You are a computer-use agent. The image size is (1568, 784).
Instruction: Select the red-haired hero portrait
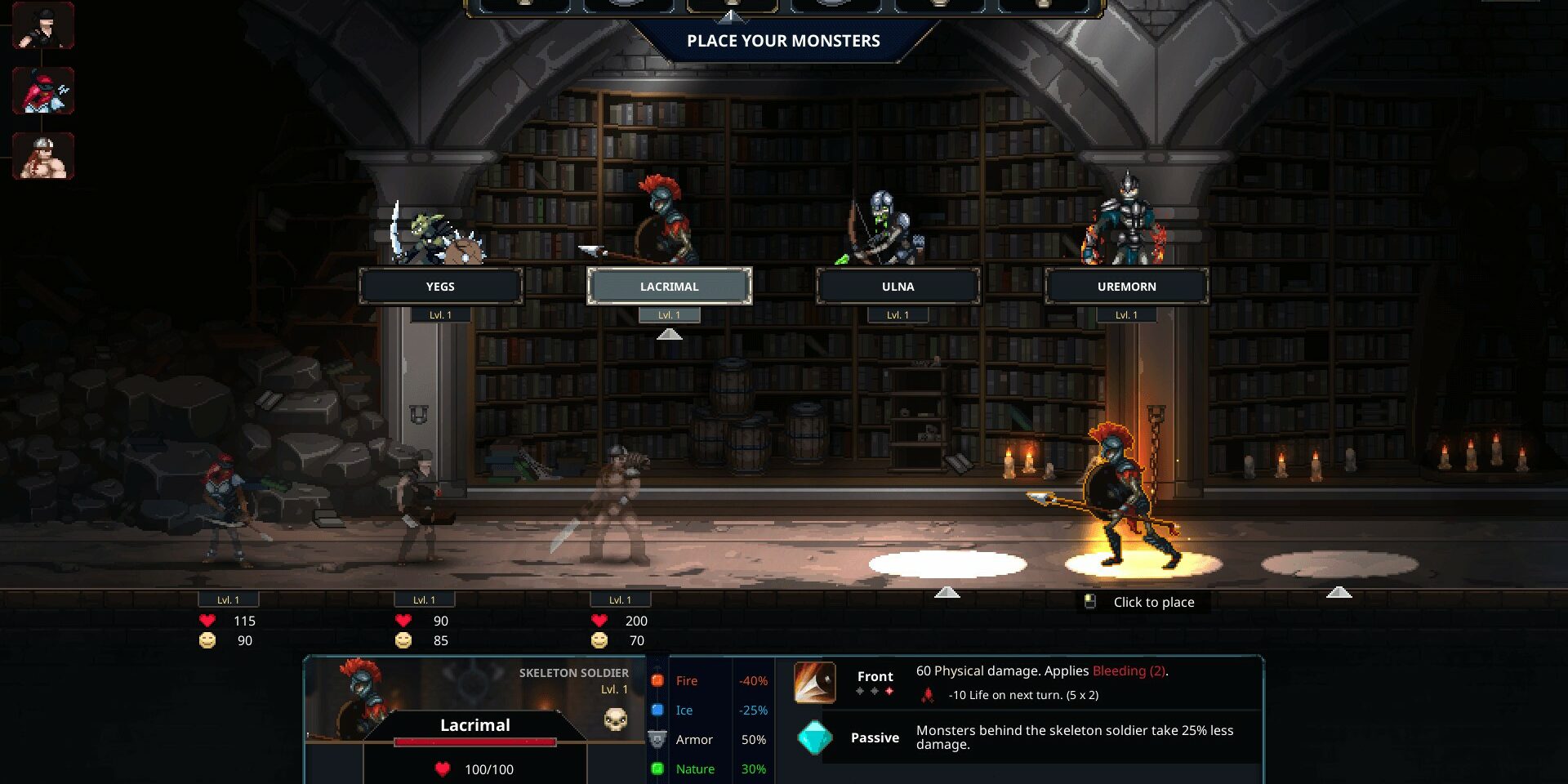click(43, 91)
